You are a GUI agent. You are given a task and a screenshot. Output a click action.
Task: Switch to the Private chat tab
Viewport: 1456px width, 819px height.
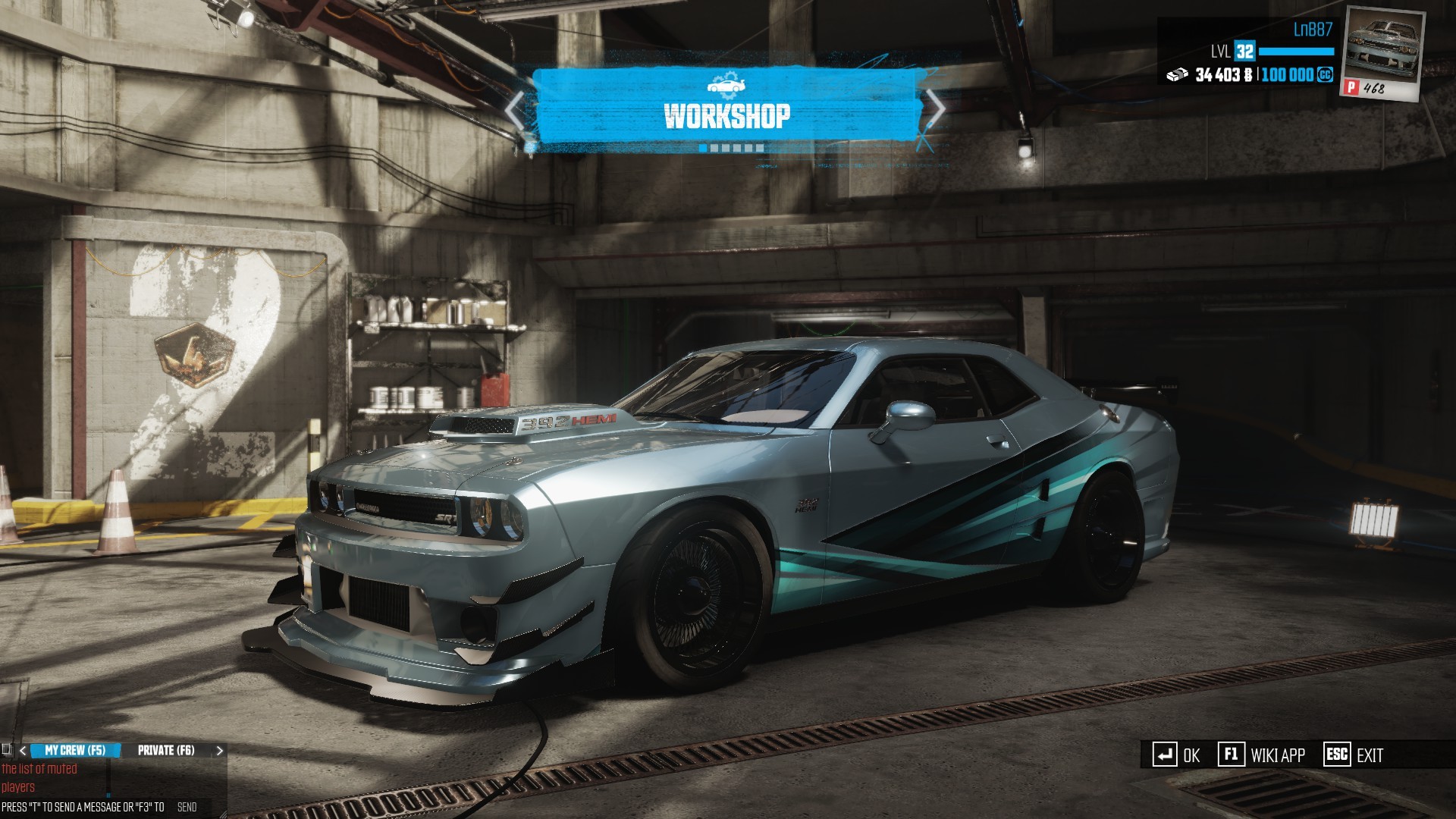166,750
